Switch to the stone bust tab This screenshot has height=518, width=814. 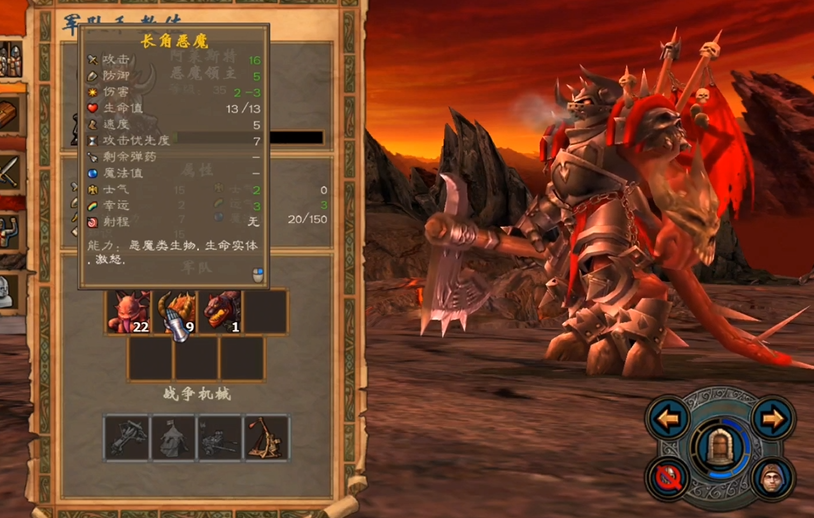tap(8, 290)
